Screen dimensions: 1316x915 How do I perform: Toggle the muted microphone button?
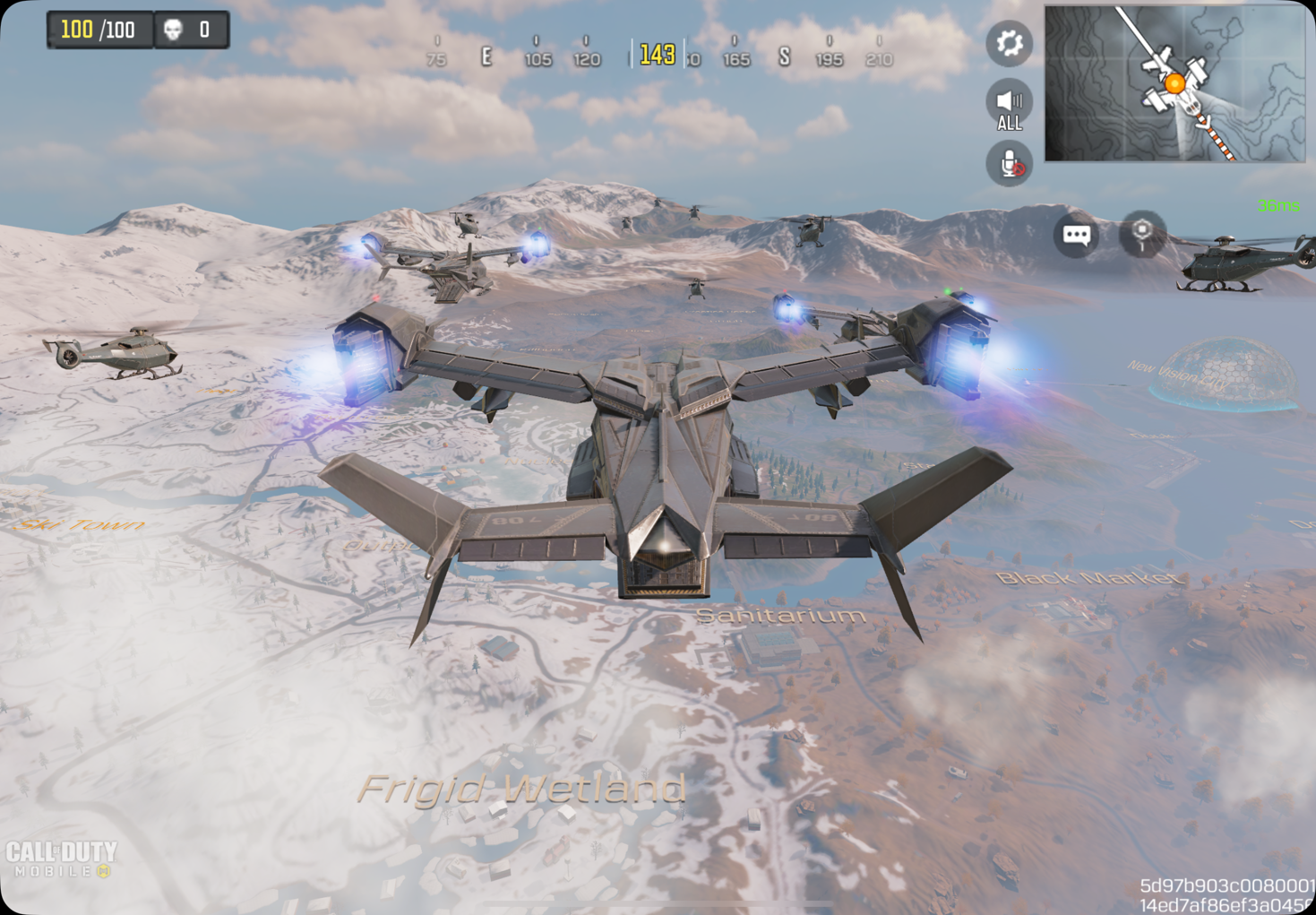click(1009, 164)
